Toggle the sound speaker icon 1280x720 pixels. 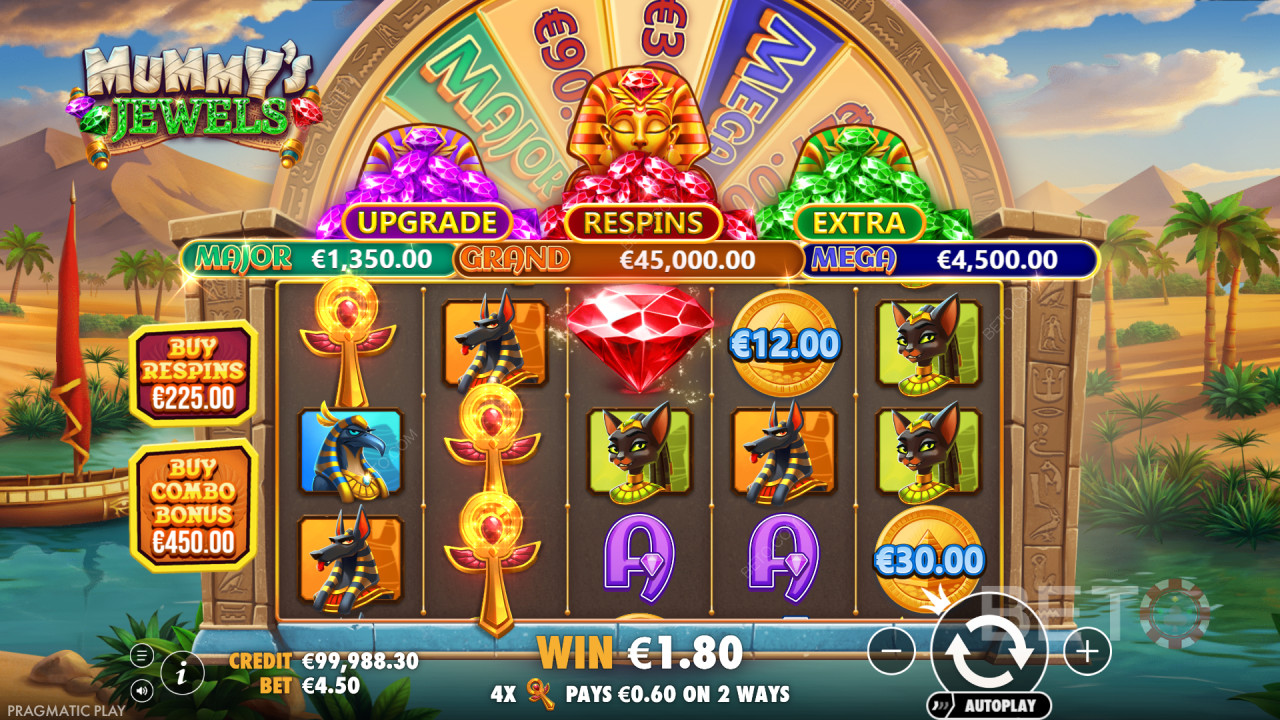point(142,690)
